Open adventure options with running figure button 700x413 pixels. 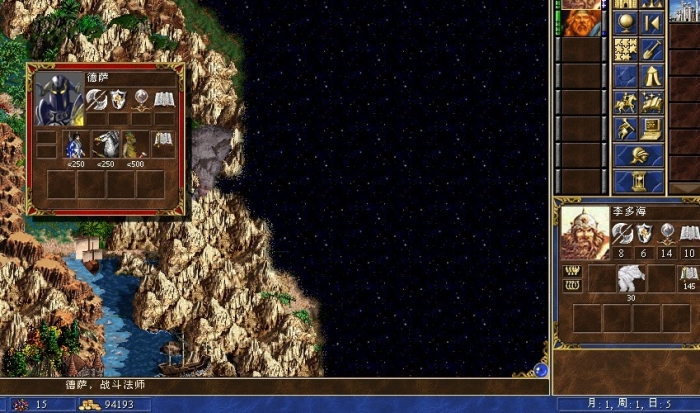click(626, 128)
